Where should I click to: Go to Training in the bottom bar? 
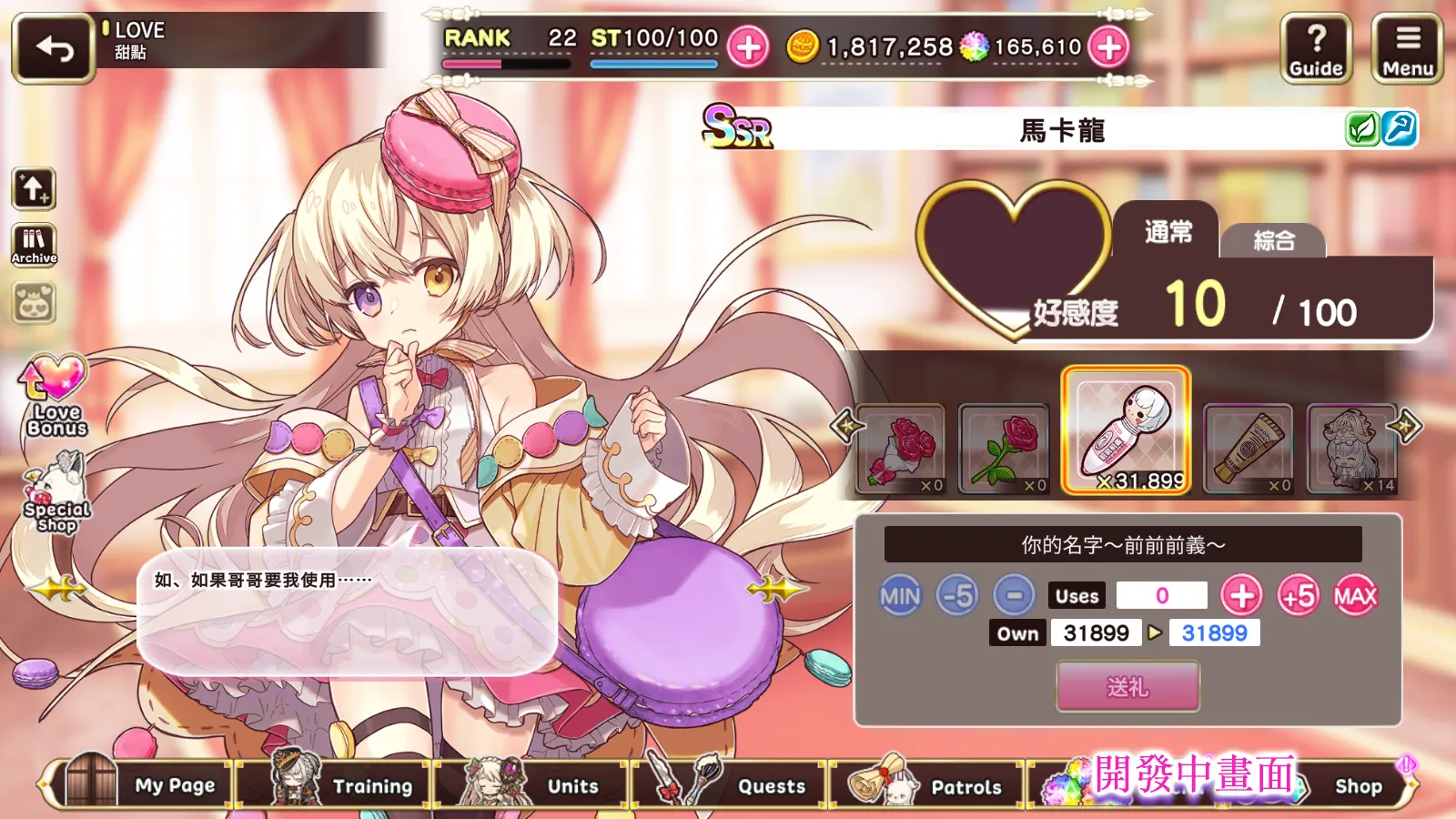pyautogui.click(x=341, y=784)
